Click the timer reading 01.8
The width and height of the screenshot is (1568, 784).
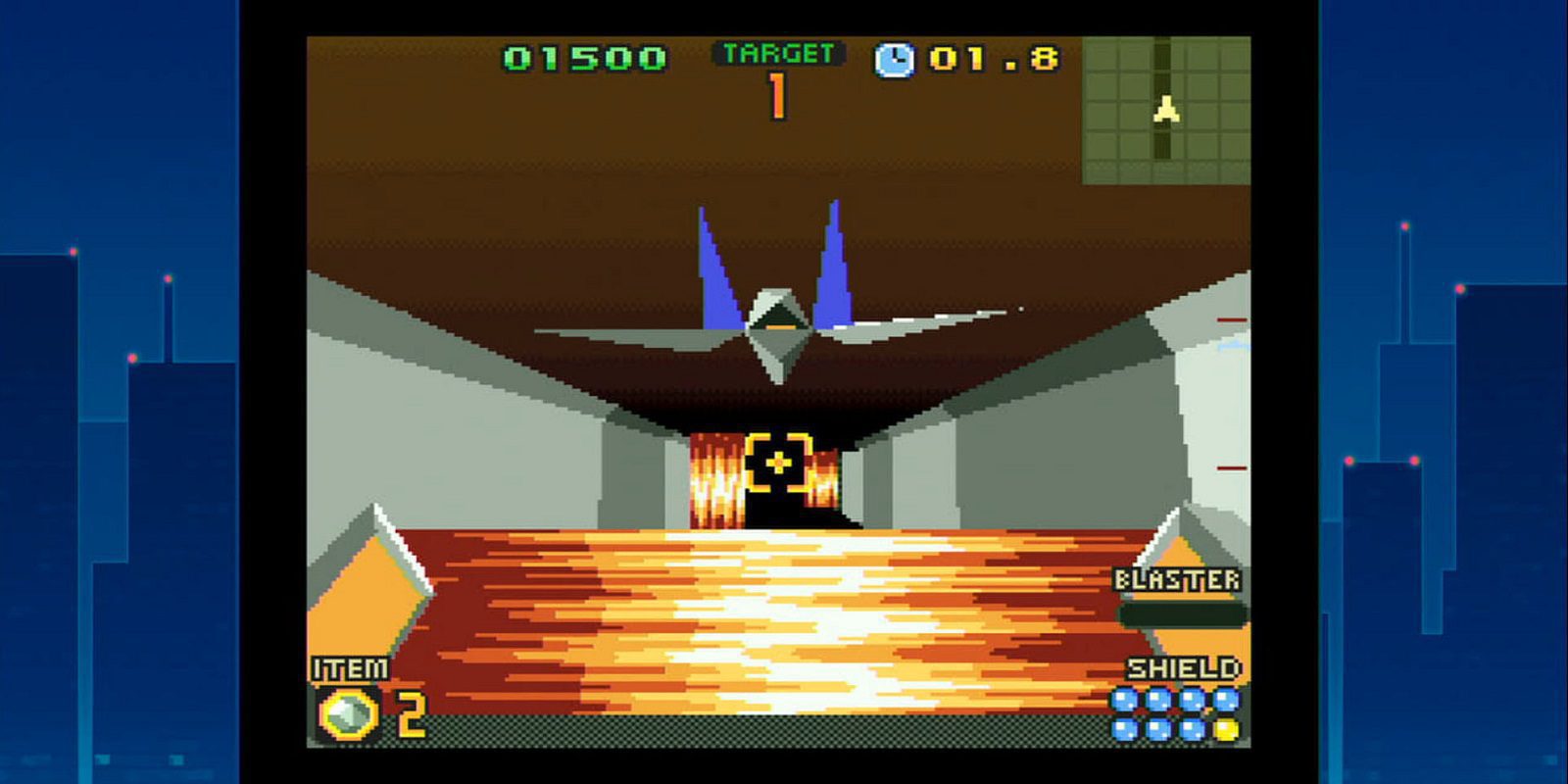[993, 59]
